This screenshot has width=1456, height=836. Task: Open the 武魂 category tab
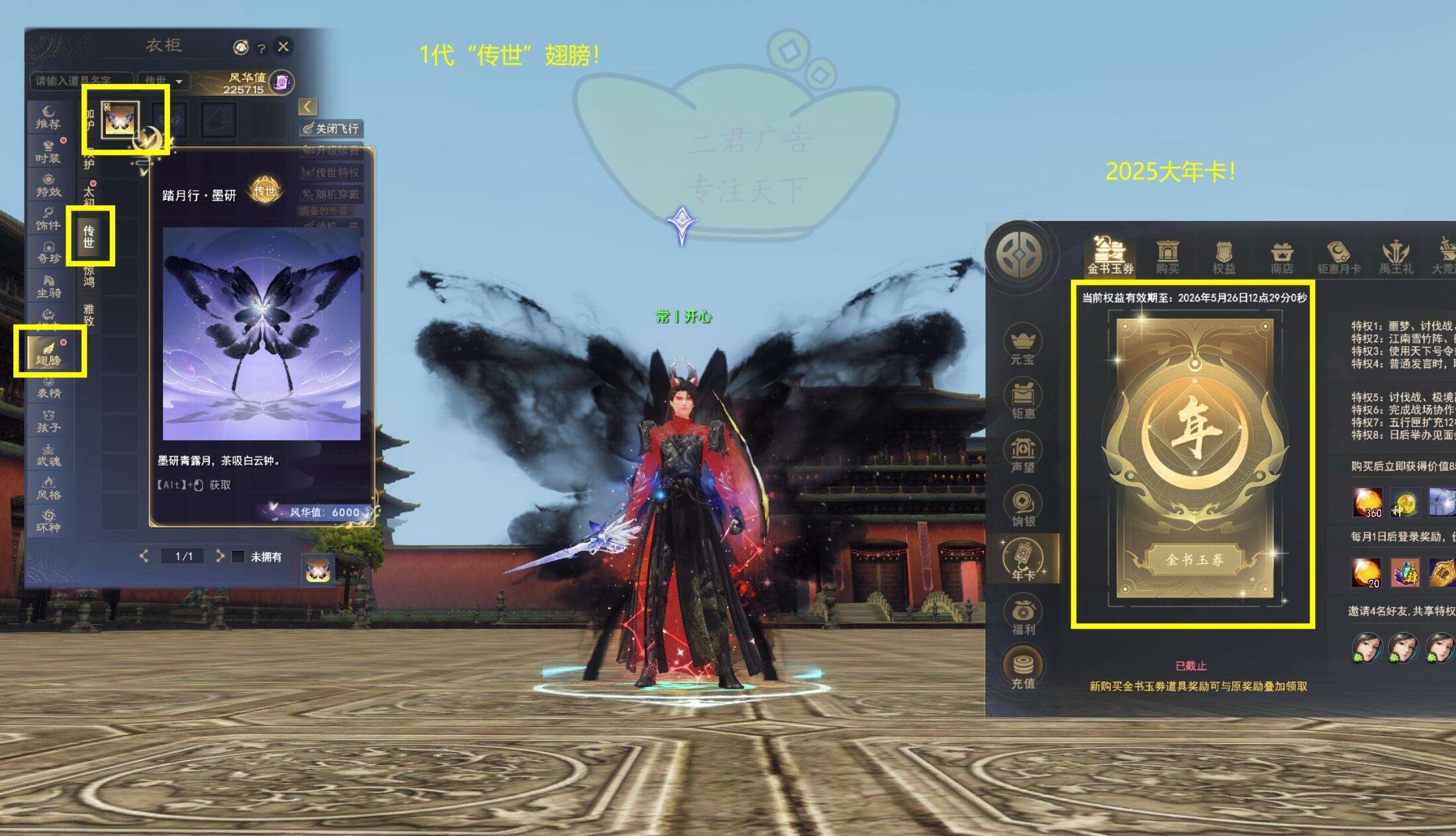point(48,455)
